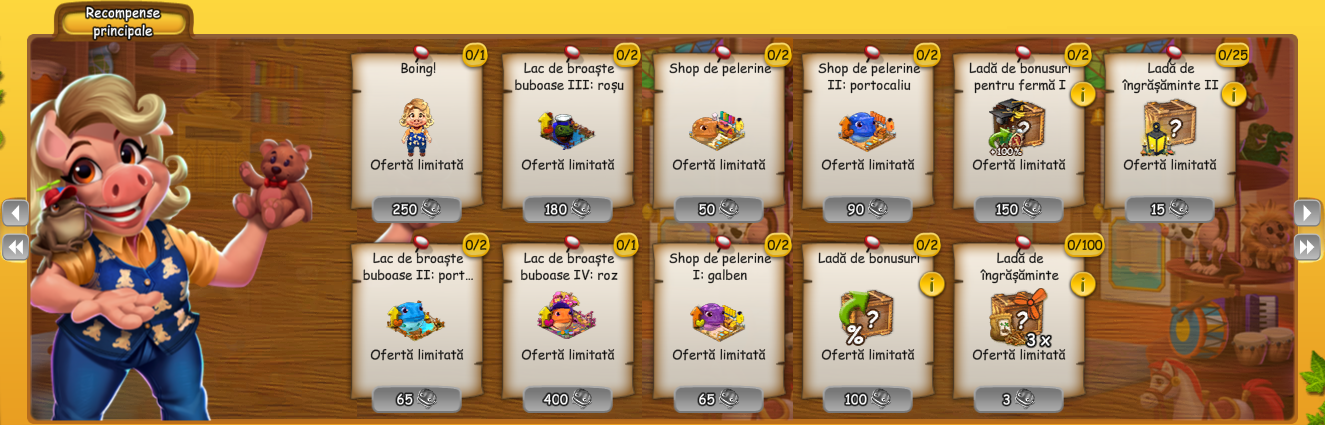Jump to the last rewards page
Screen dimensions: 1325x425
point(1307,246)
